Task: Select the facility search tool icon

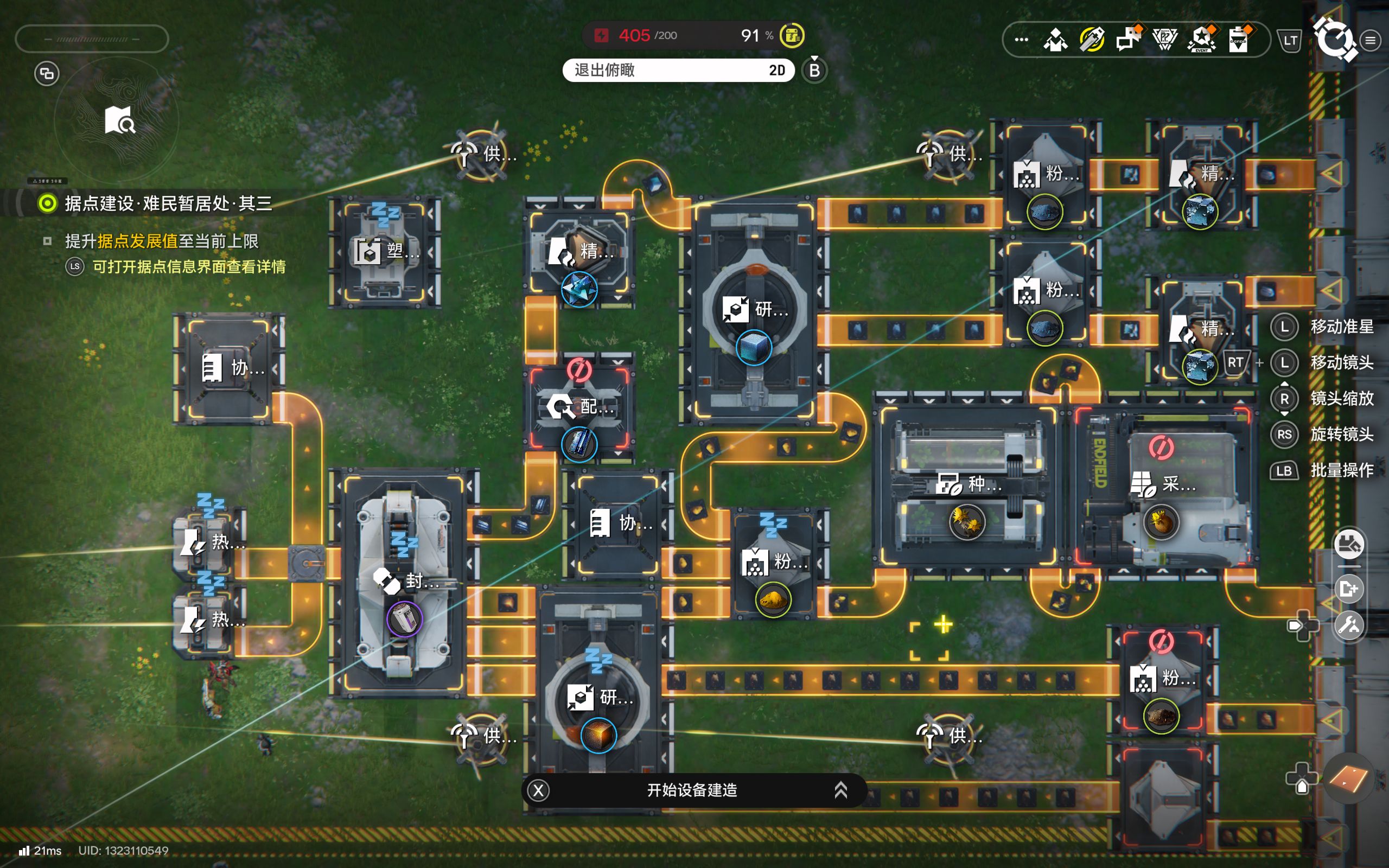Action: tap(1349, 544)
